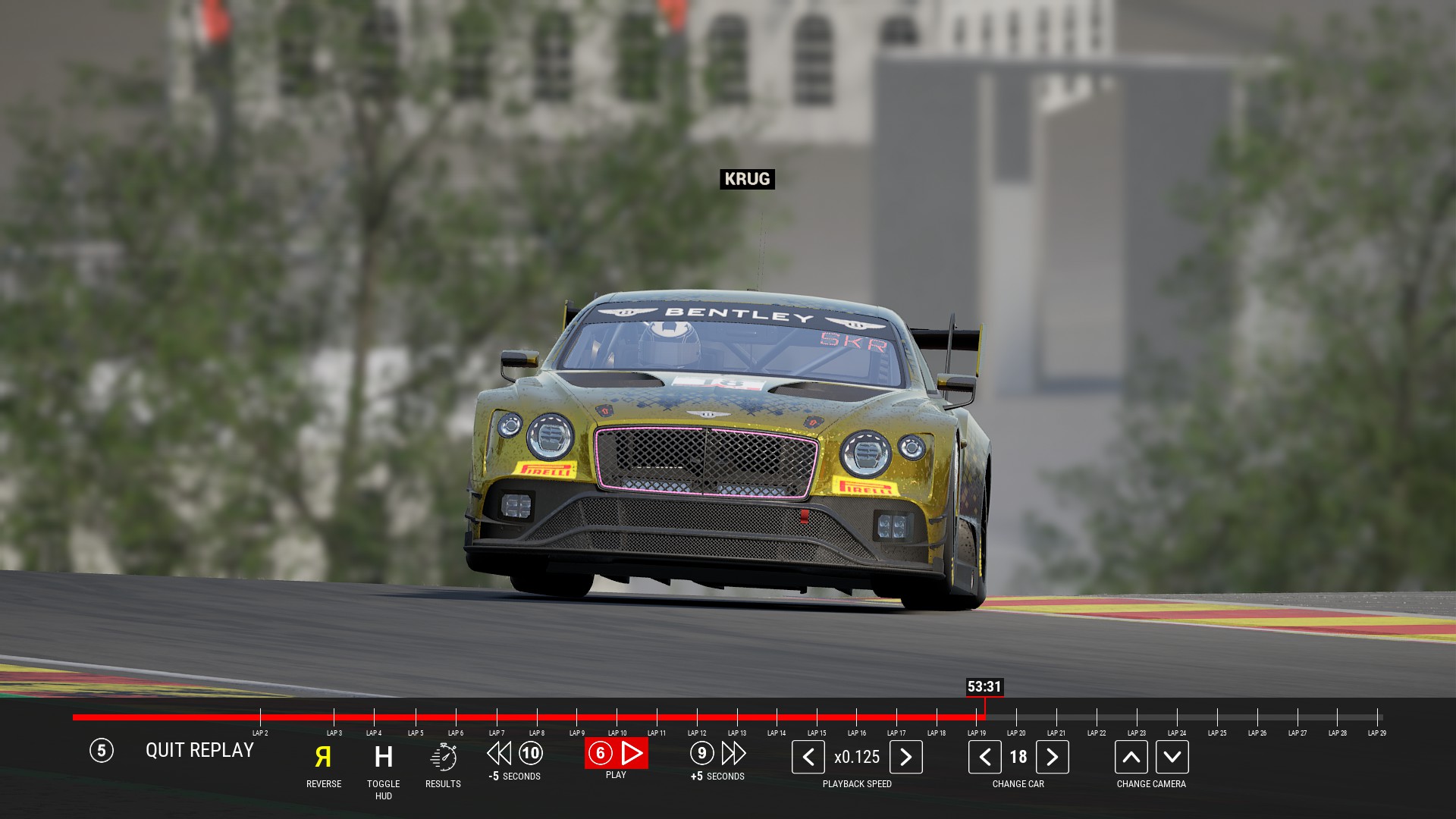
Task: Switch to the next car
Action: 1052,757
